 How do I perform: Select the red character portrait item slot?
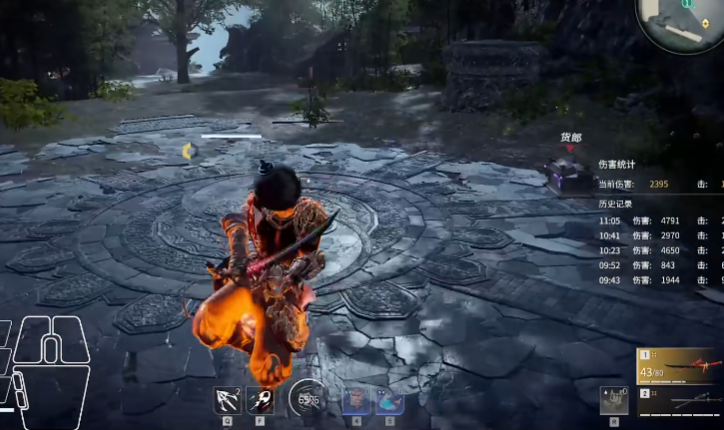[355, 399]
